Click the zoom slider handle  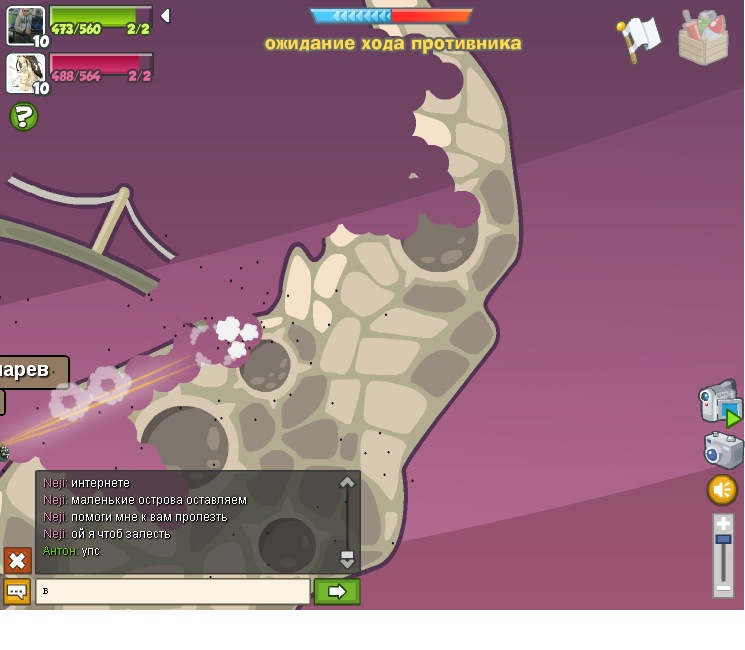point(723,540)
